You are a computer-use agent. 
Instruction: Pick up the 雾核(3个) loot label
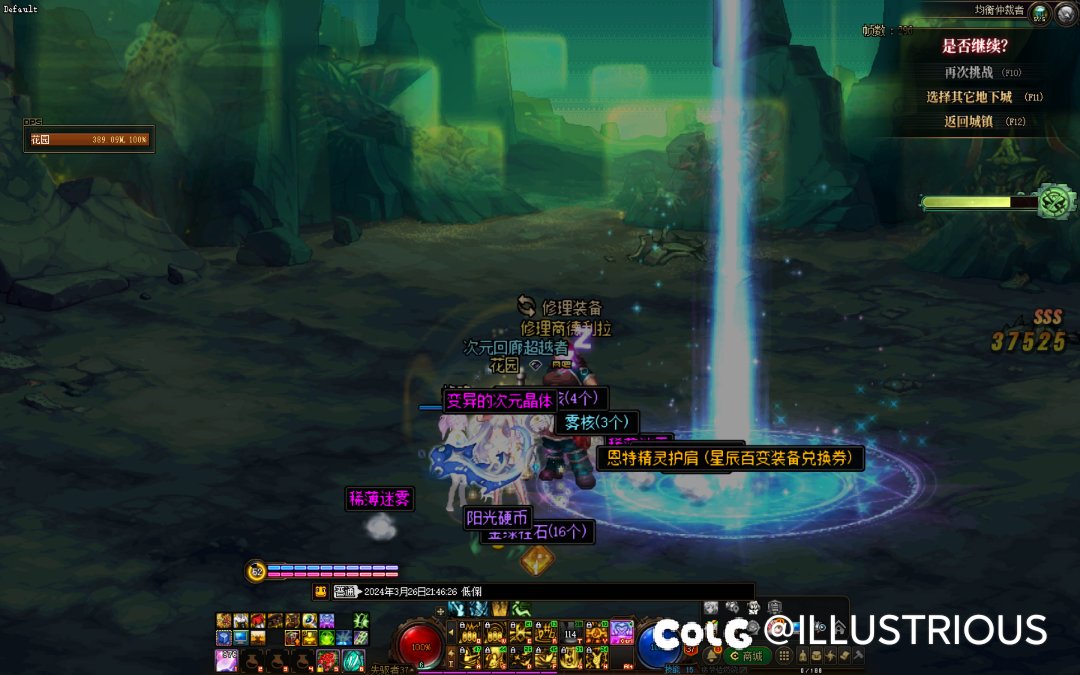click(596, 422)
